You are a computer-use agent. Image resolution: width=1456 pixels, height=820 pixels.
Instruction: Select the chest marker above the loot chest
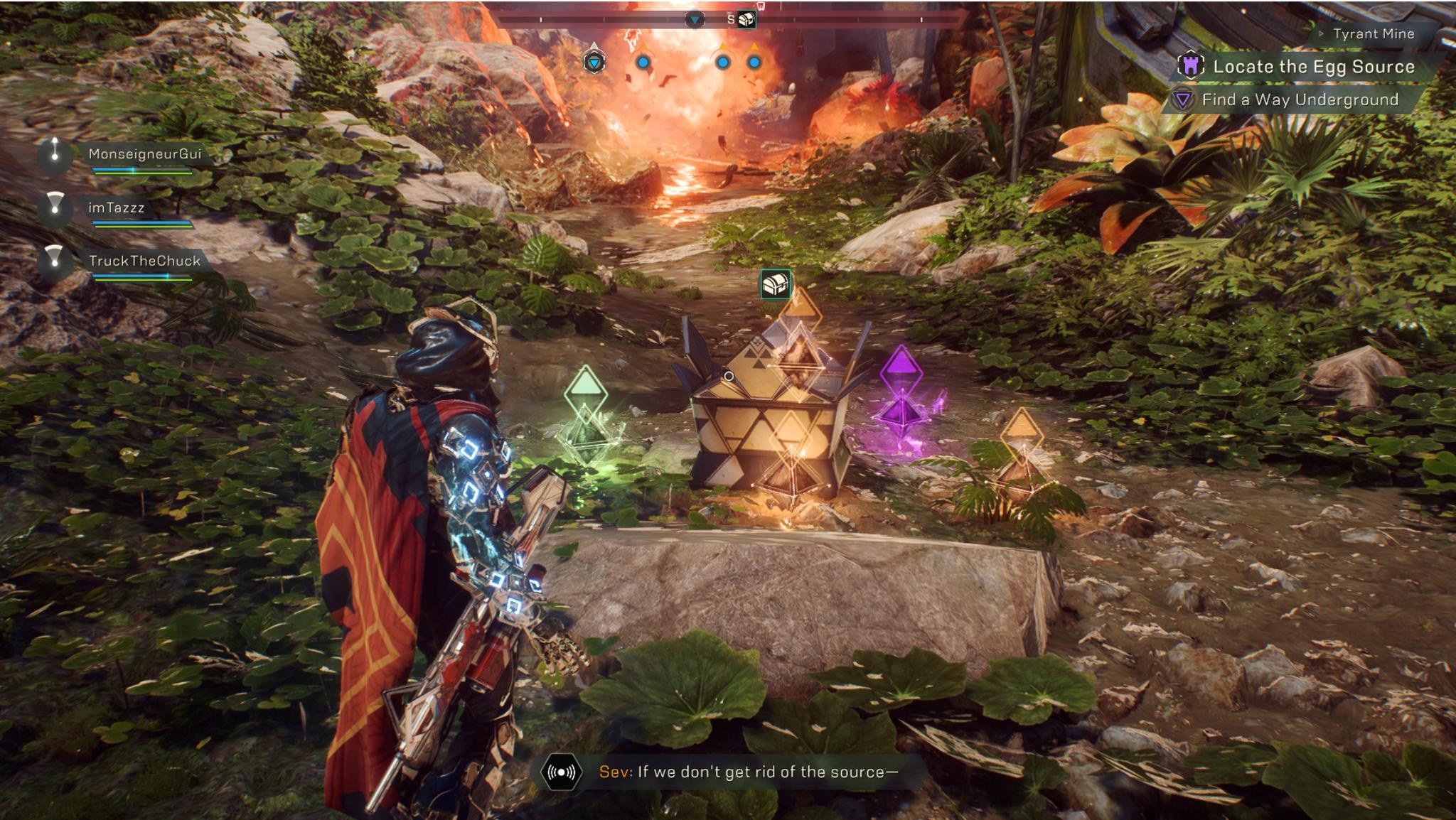click(x=775, y=284)
